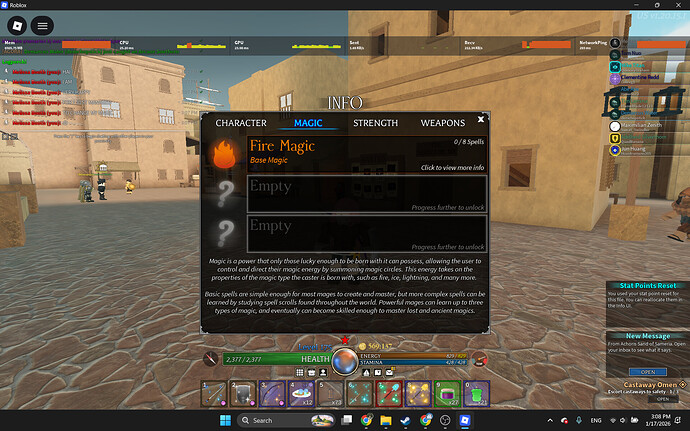Viewport: 690px width, 431px height.
Task: Select the food plate in slot 4
Action: pos(302,394)
